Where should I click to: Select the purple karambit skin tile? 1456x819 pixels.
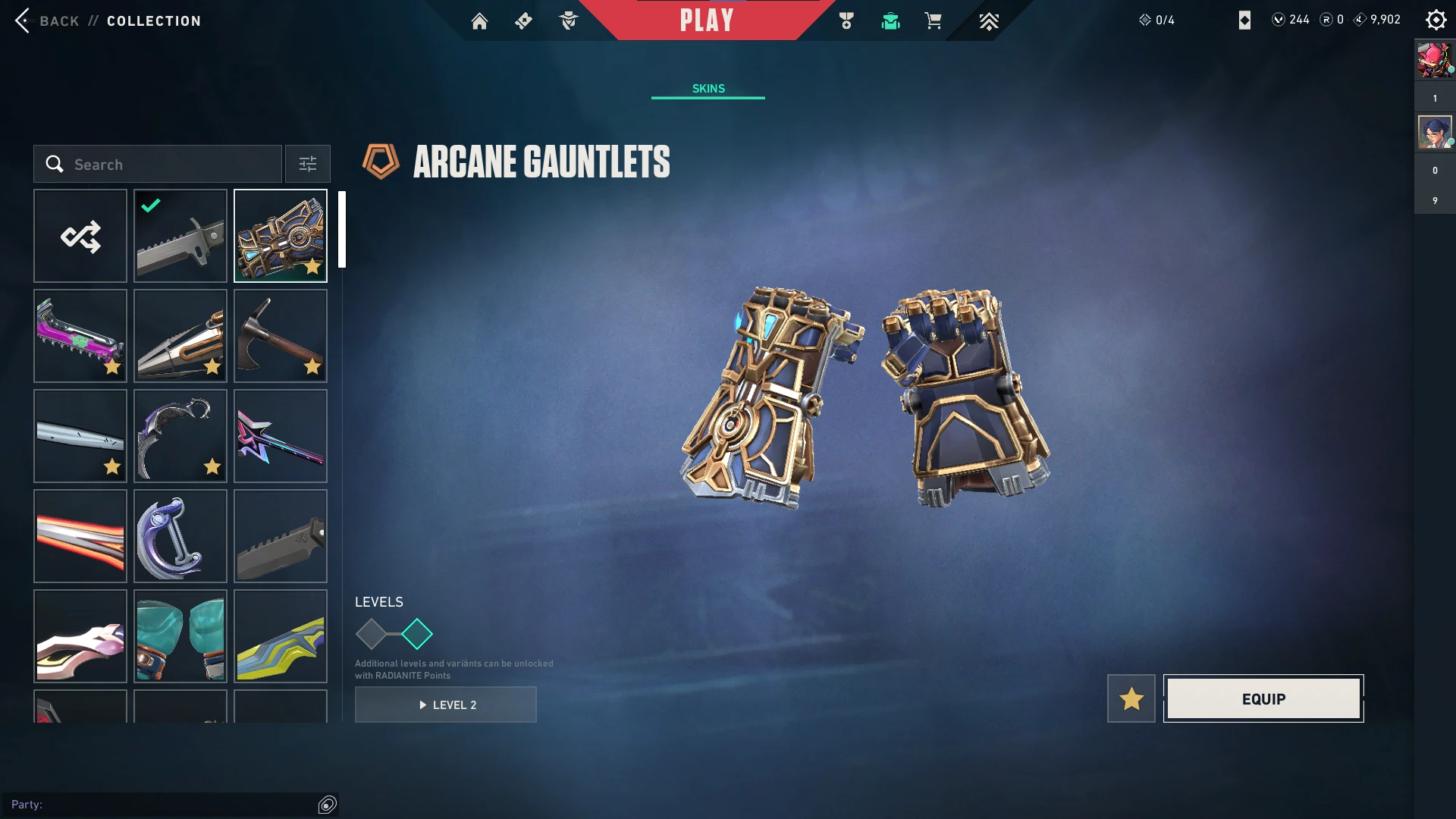coord(180,437)
